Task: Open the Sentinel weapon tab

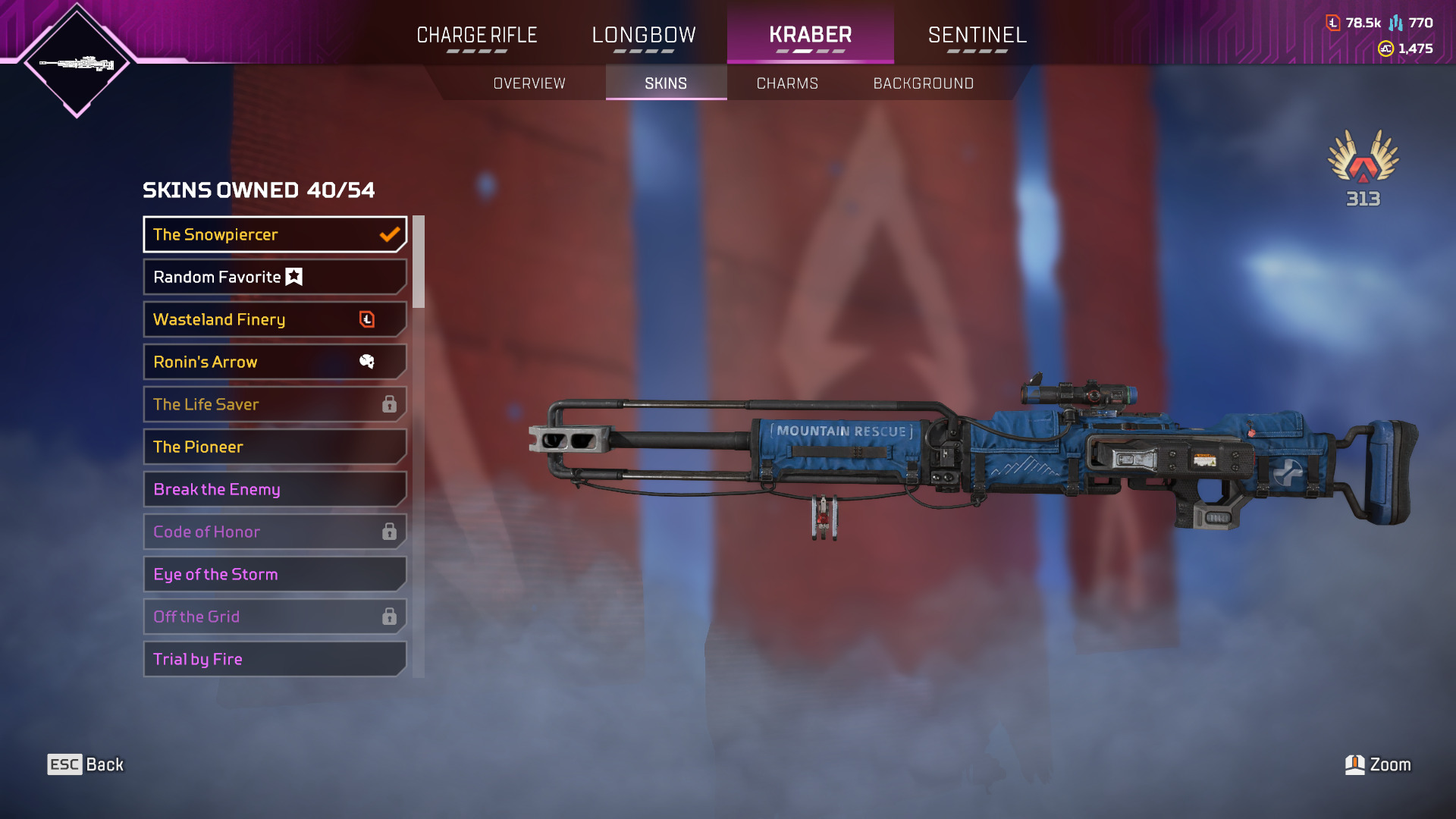Action: tap(977, 35)
